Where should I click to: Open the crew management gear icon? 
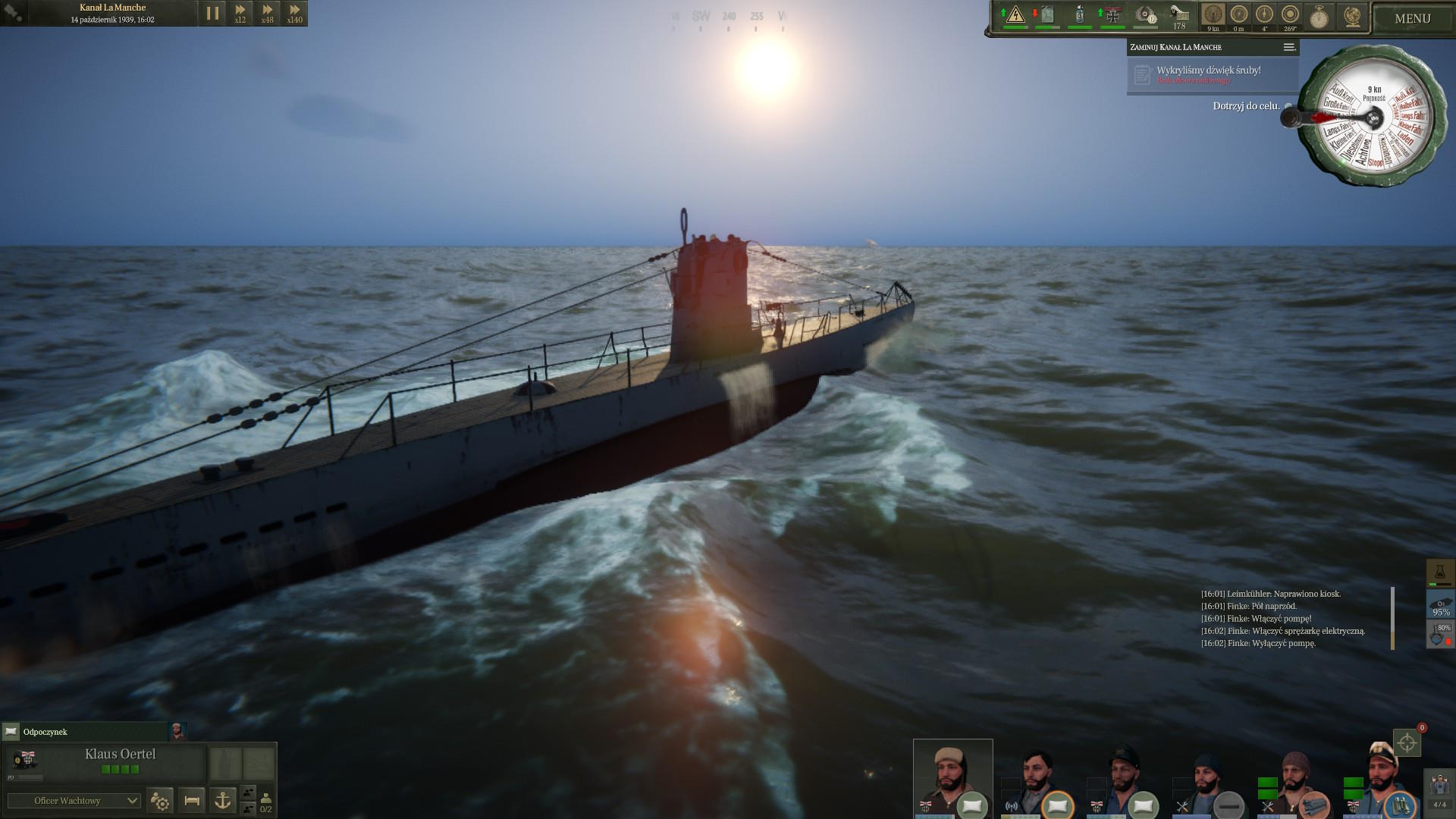click(x=160, y=800)
